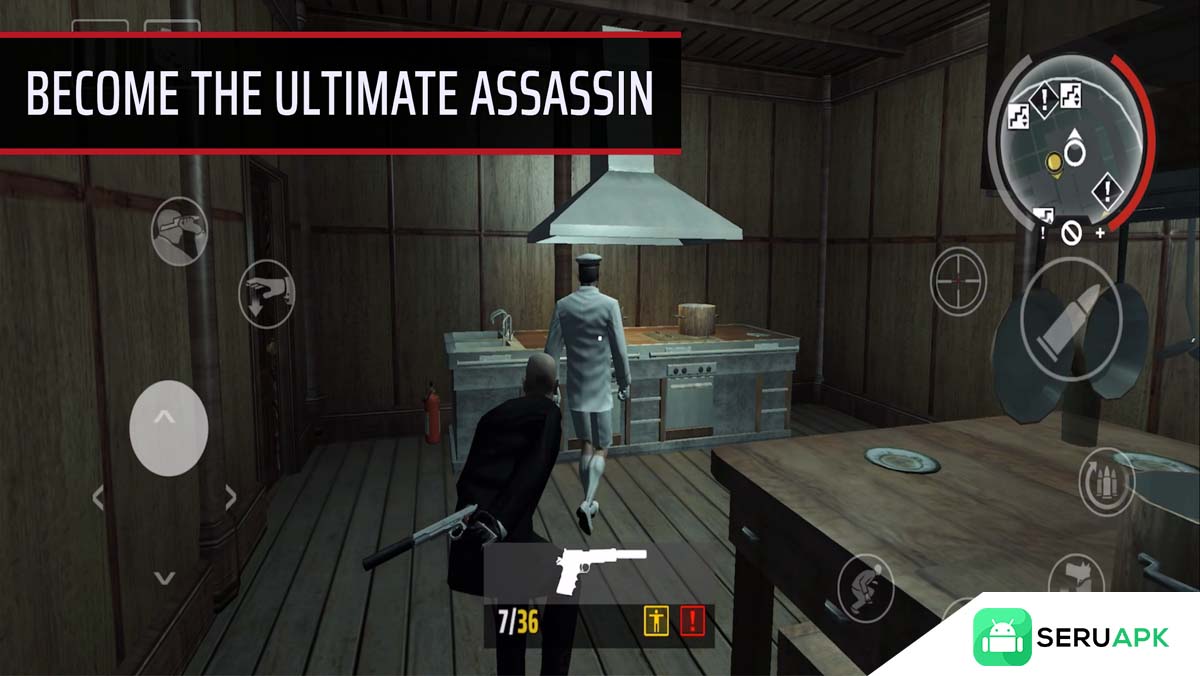
Task: Tap the red exclamation alert icon
Action: click(692, 622)
